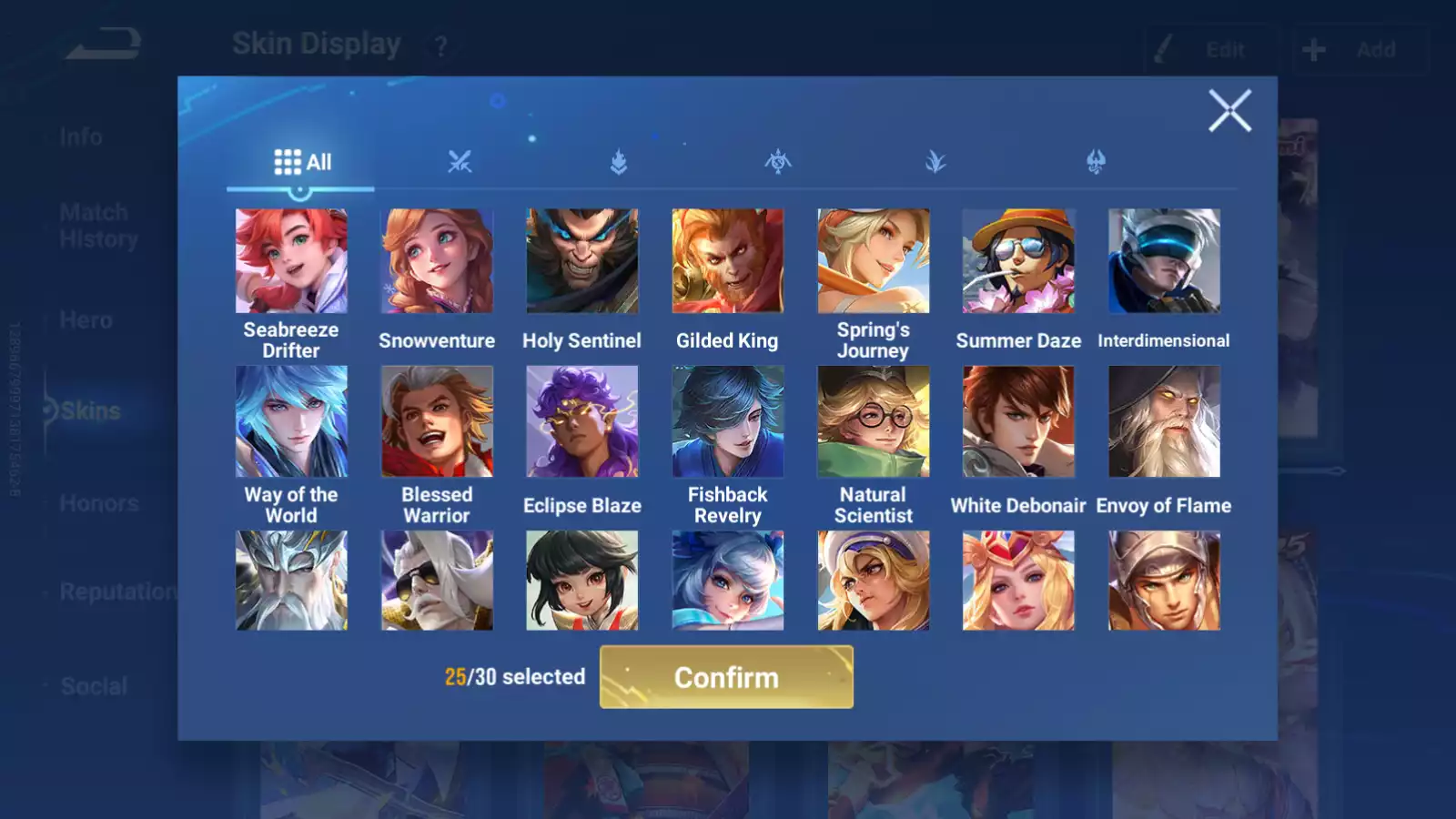Pick the Fishback Revelry skin
Viewport: 1456px width, 819px height.
pos(727,421)
